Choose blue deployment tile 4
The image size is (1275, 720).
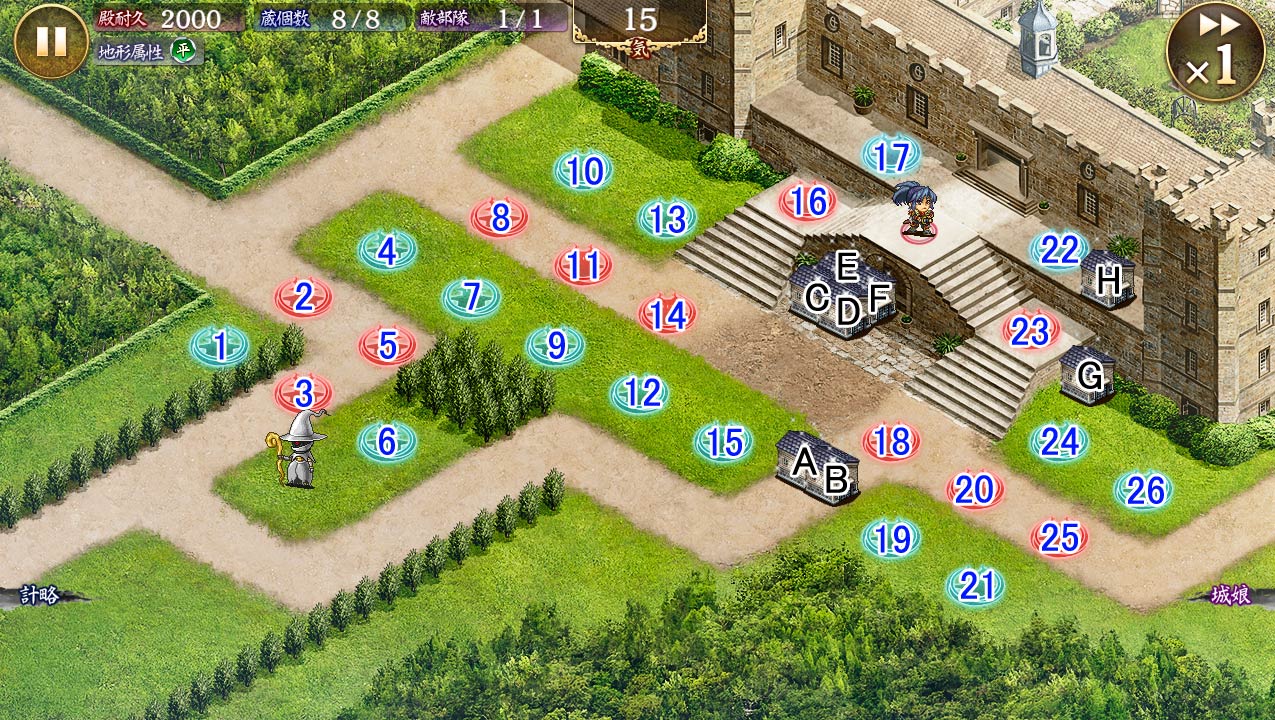[387, 251]
